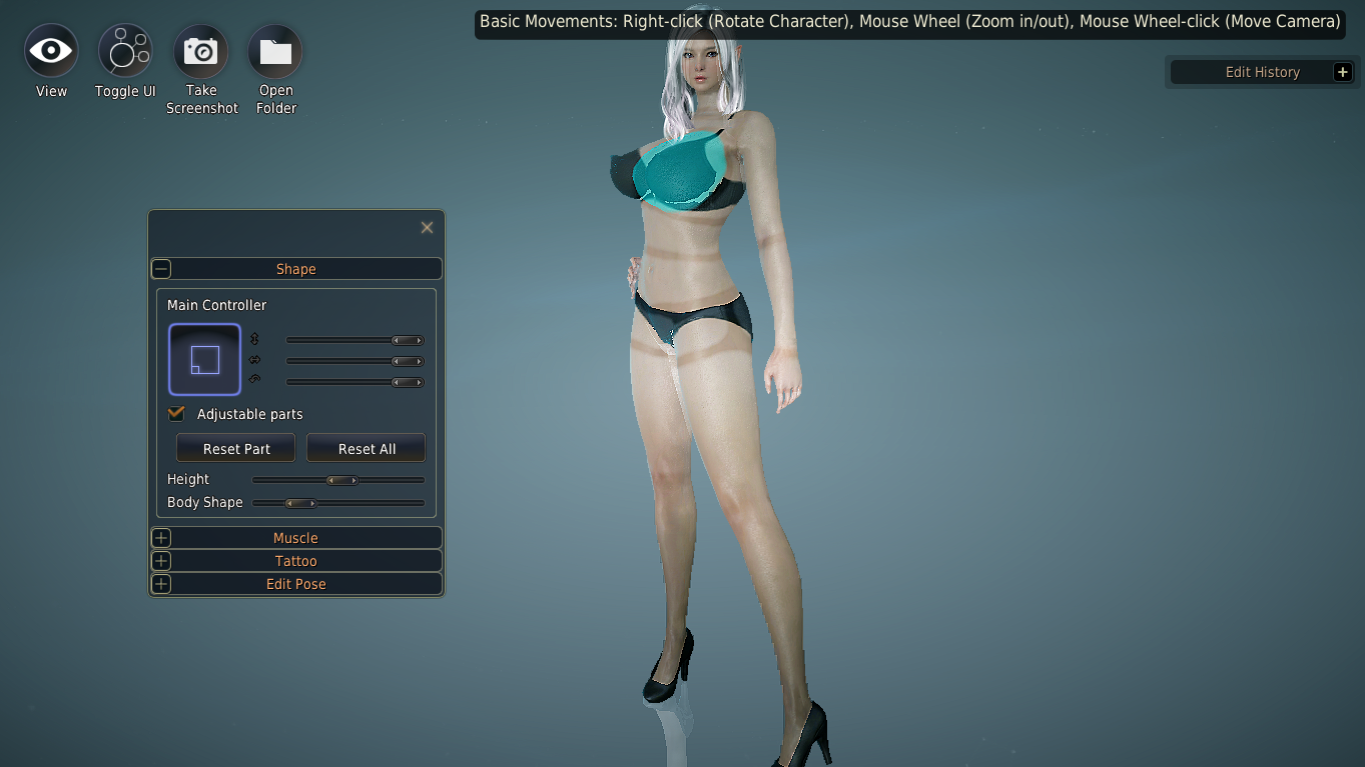This screenshot has width=1365, height=767.
Task: Expand the Tattoo section
Action: tap(161, 560)
